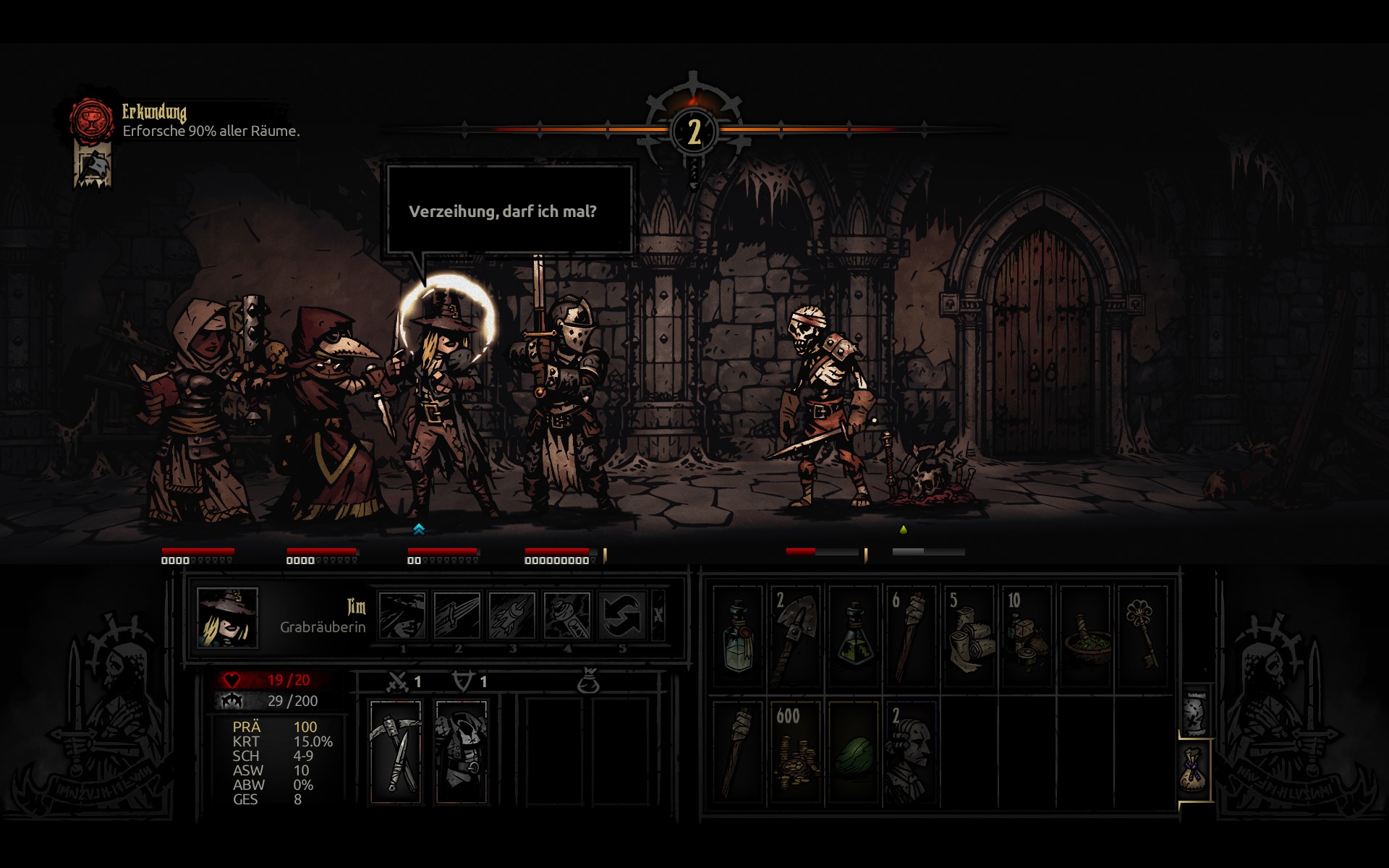The image size is (1389, 868).
Task: Click the 600 gold coin pile
Action: [x=795, y=752]
